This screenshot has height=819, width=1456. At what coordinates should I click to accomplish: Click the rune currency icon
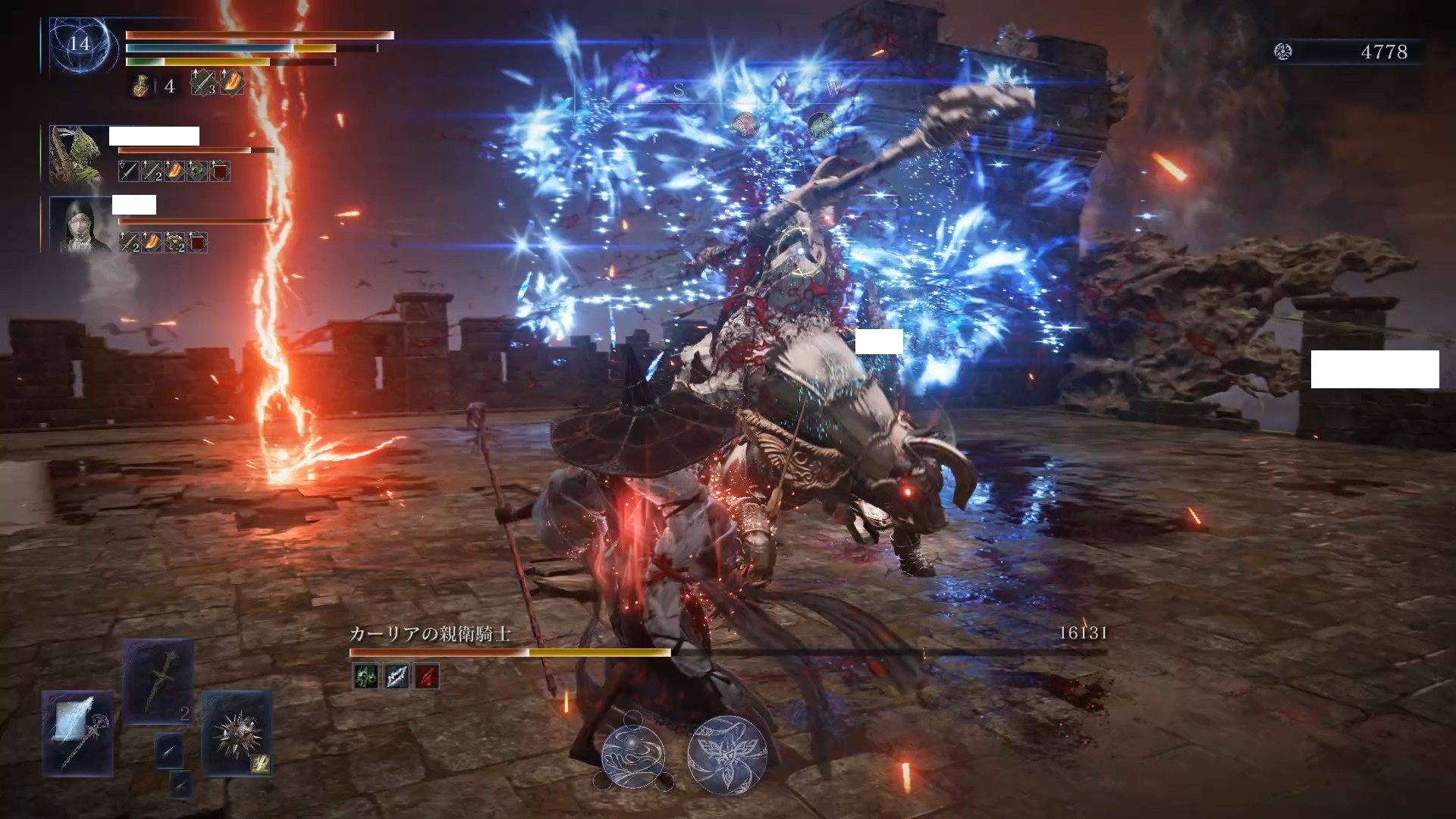pos(1283,52)
